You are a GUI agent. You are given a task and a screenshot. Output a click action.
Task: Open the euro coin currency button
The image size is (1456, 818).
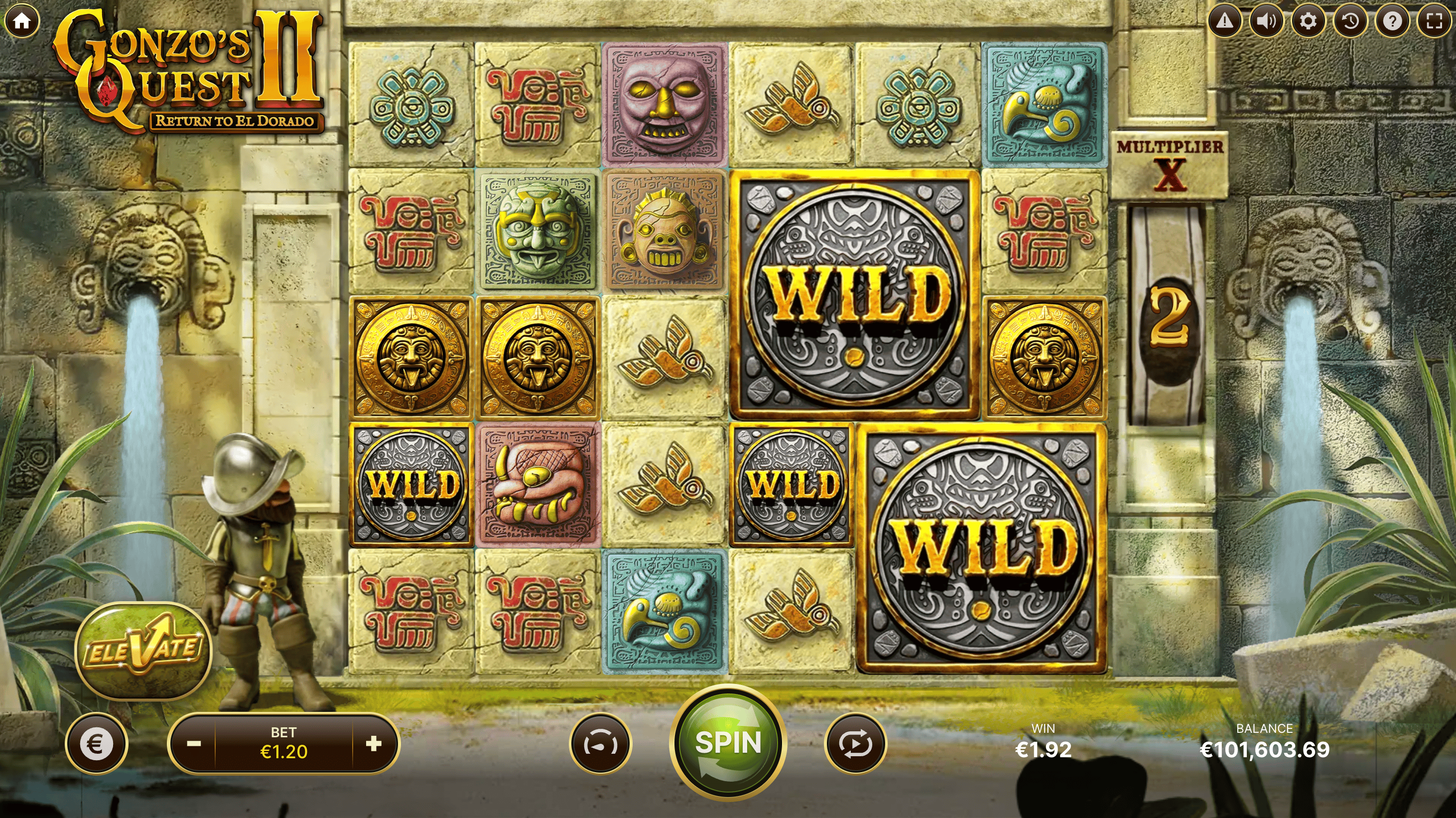point(96,744)
